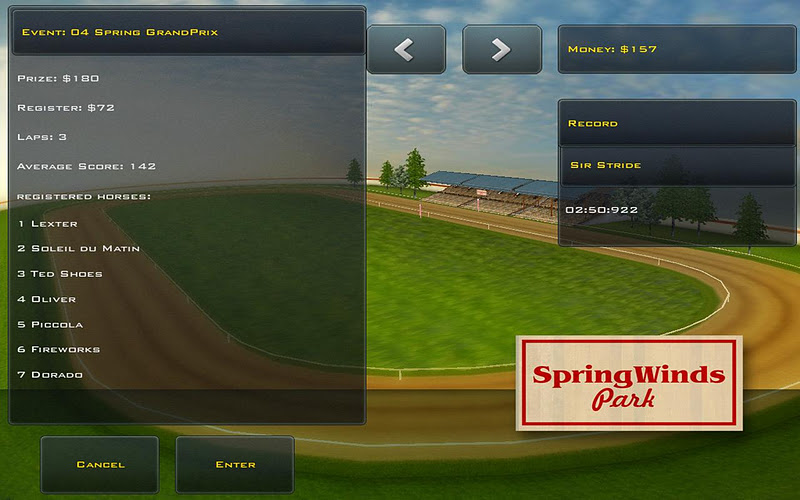Cancel the event registration
800x500 pixels.
100,464
